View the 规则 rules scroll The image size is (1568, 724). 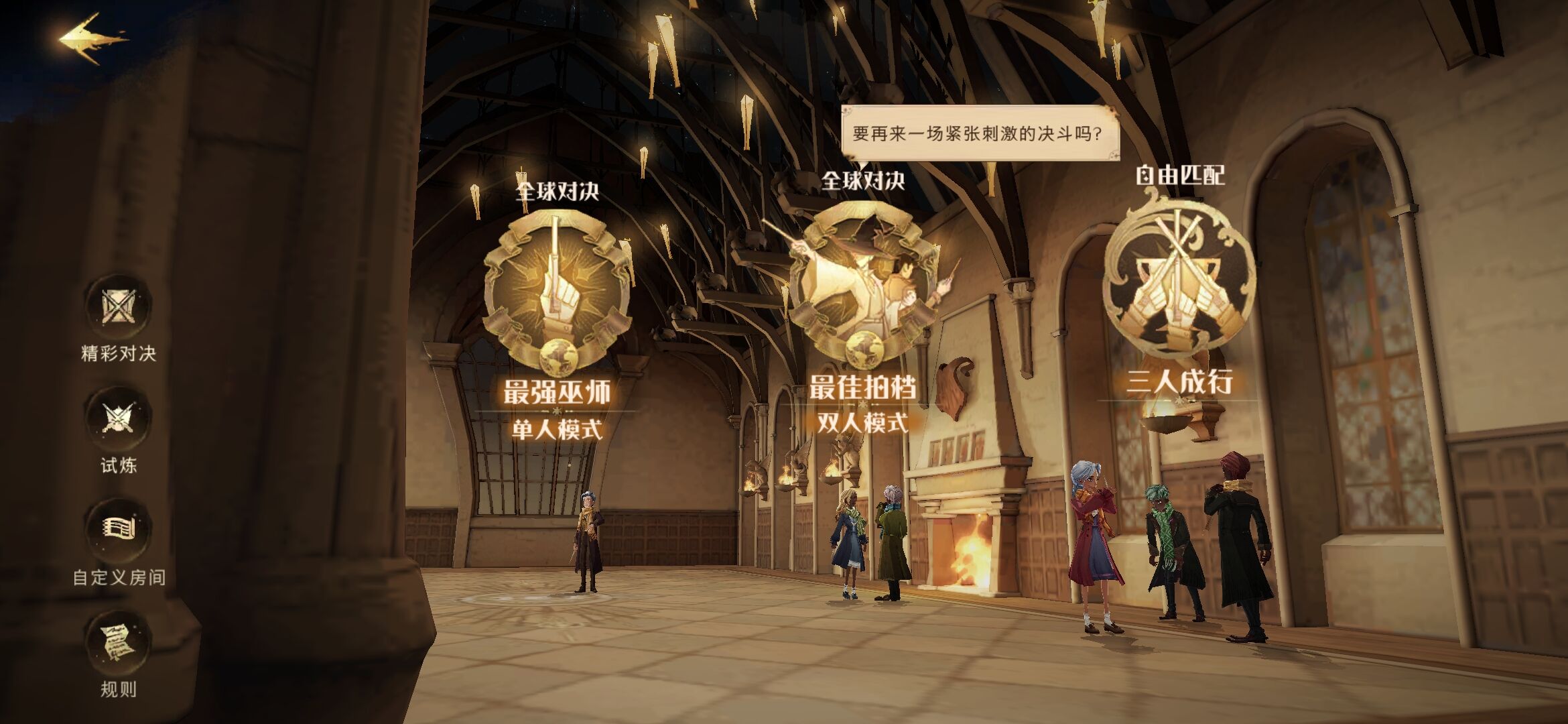(119, 642)
